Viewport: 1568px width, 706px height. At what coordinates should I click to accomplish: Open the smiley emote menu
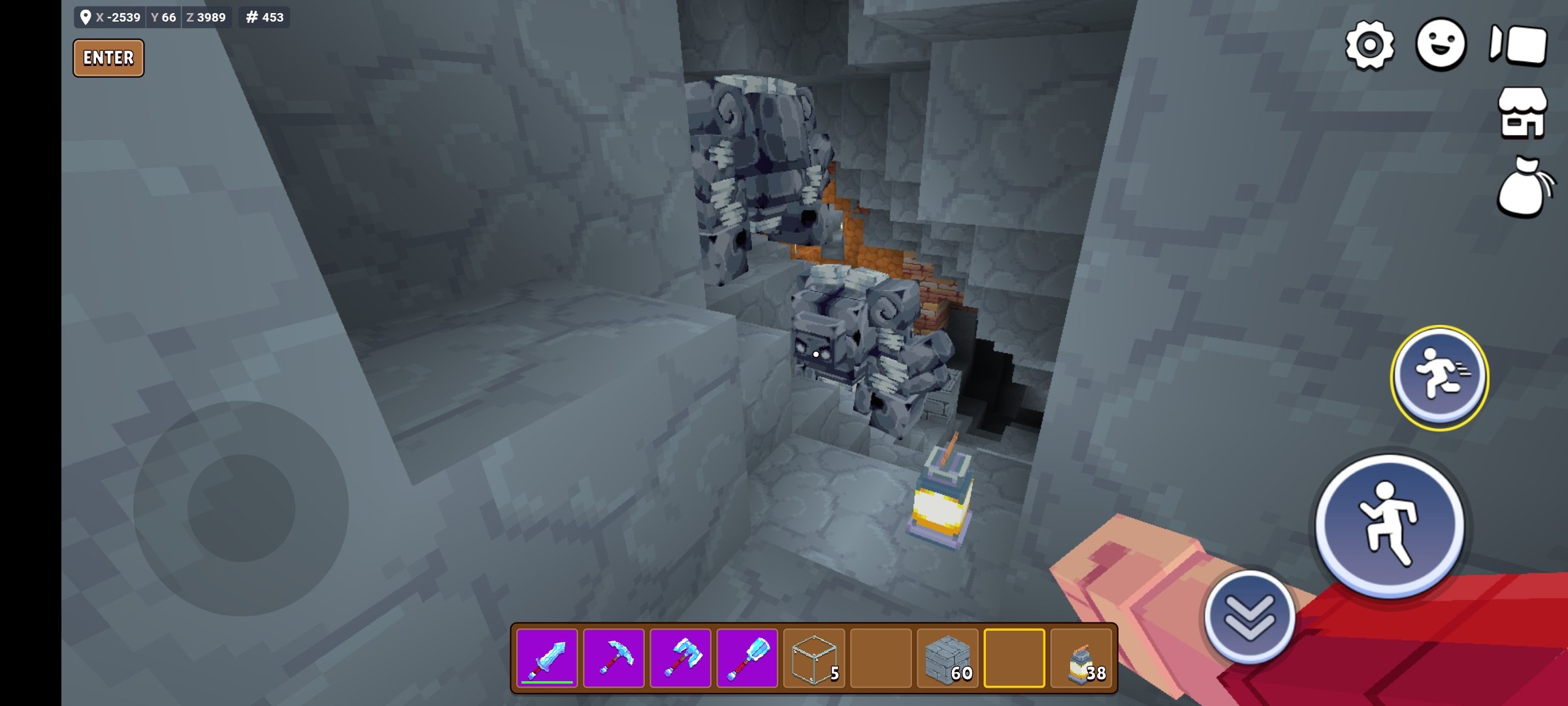1441,44
